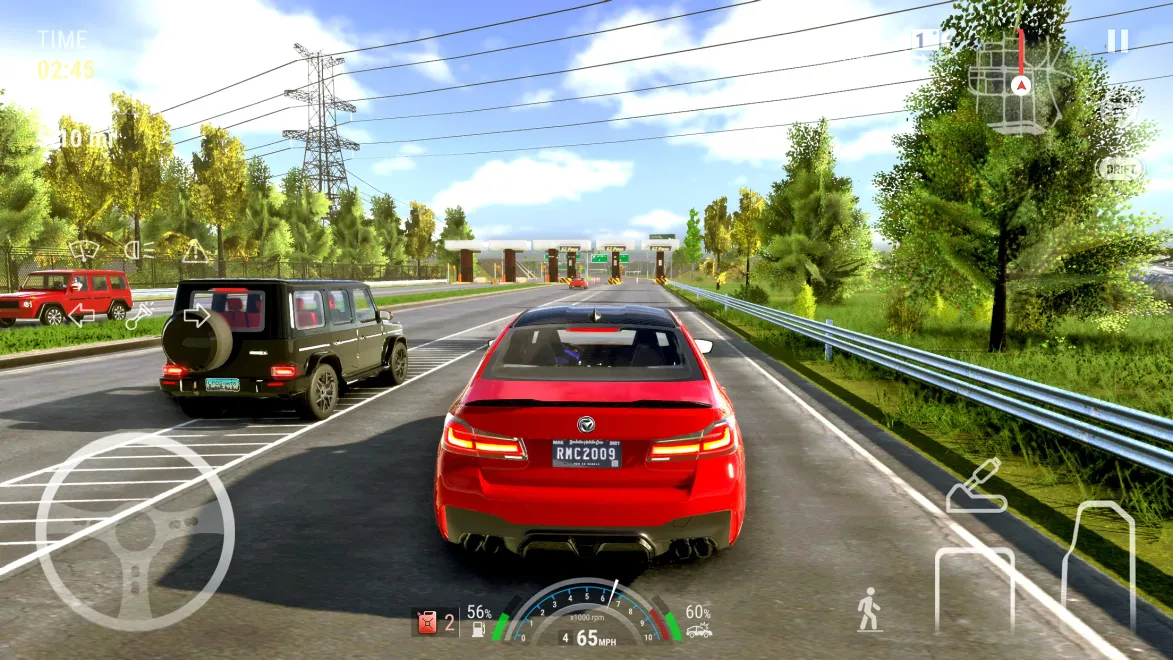Activate the windshield wipers
The height and width of the screenshot is (660, 1173).
pyautogui.click(x=84, y=250)
